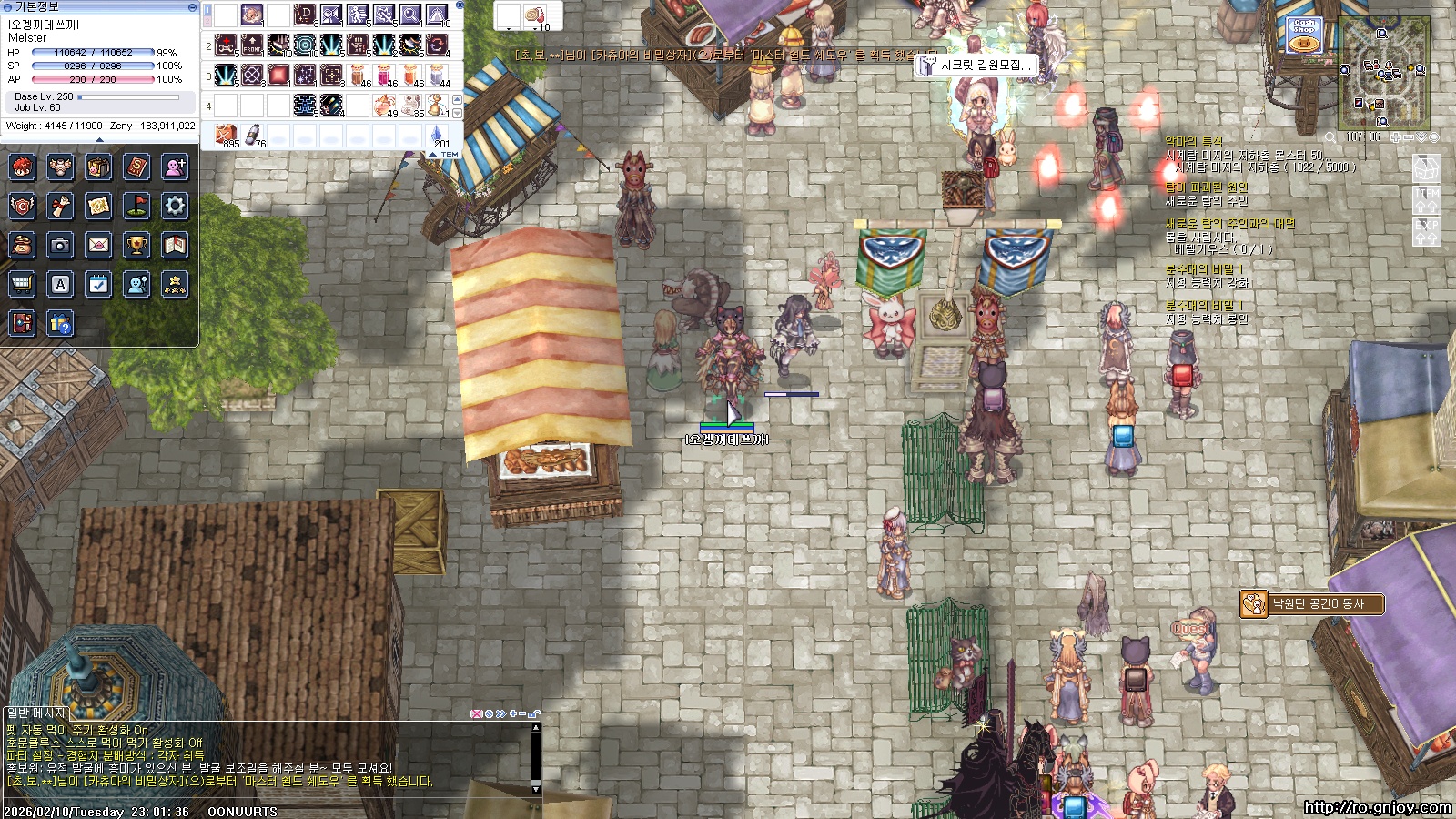
Task: Open the camera screenshot icon
Action: click(x=60, y=245)
